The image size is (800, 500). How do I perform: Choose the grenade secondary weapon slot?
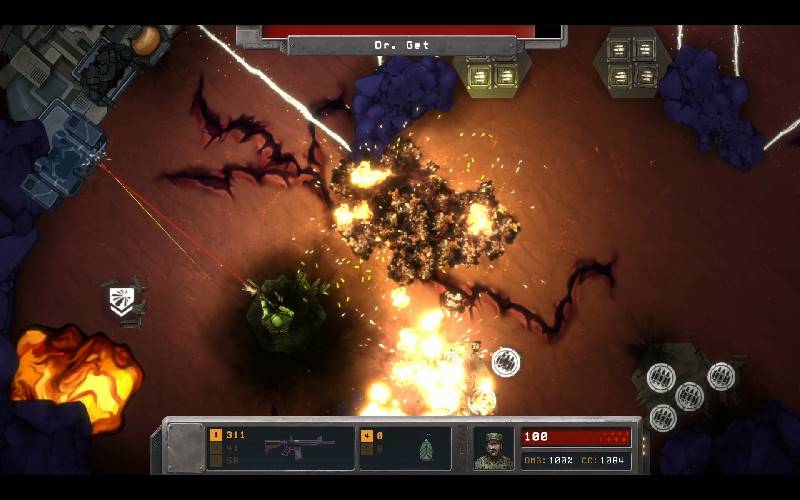tap(404, 448)
